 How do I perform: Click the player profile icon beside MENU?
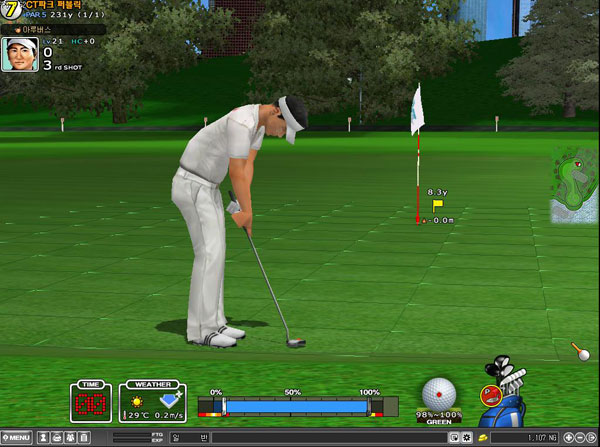44,438
